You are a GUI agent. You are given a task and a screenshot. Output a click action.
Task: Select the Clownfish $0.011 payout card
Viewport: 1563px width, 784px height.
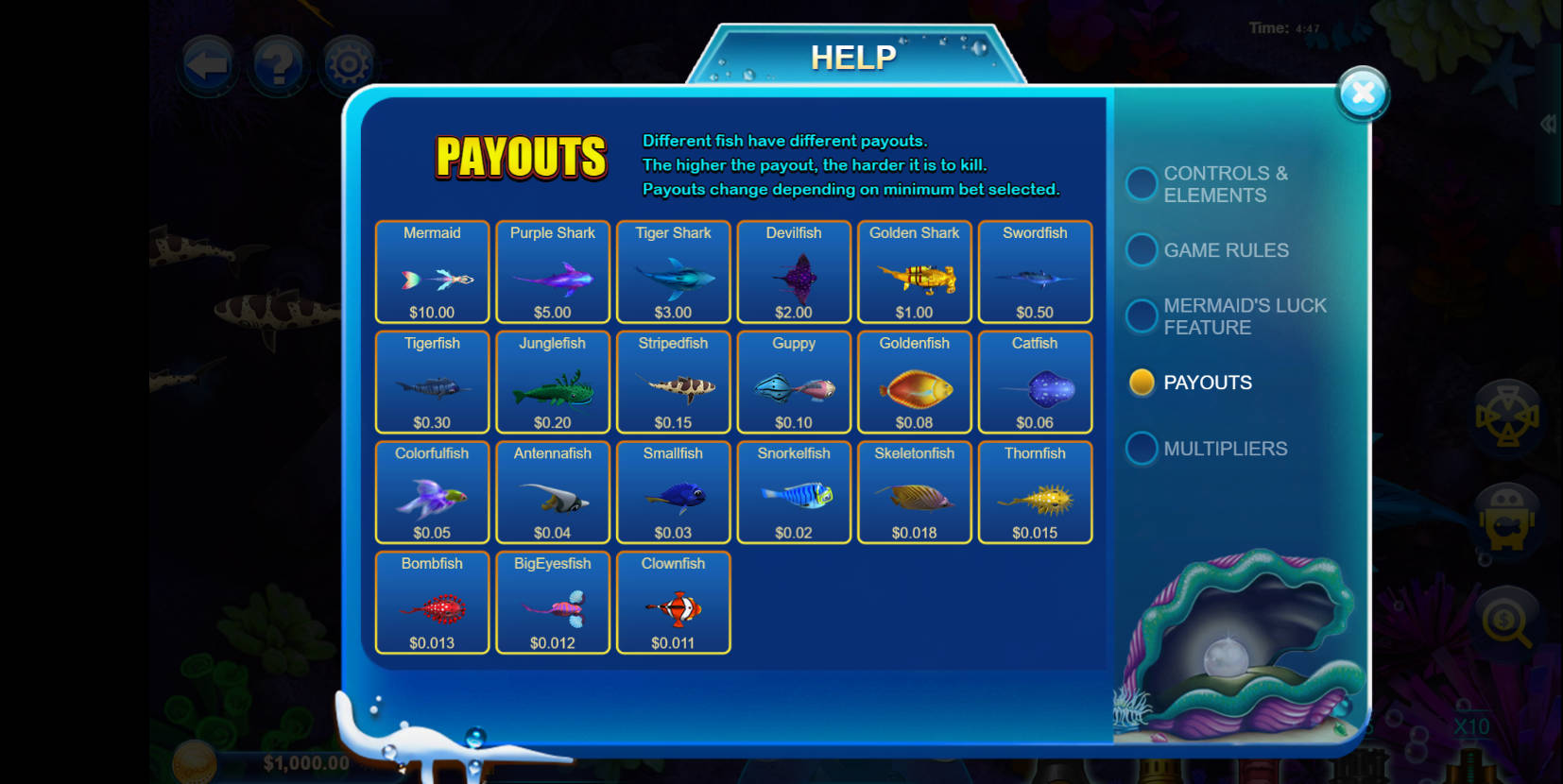coord(673,603)
